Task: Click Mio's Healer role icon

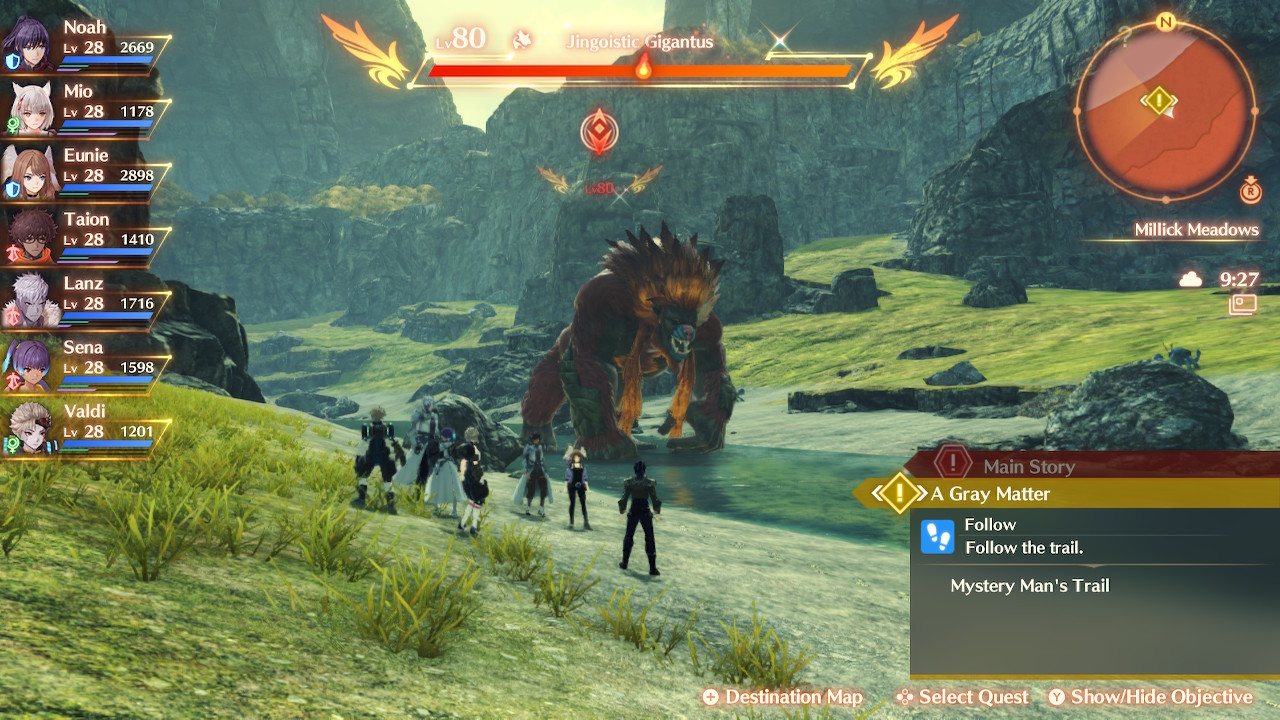Action: tap(10, 125)
